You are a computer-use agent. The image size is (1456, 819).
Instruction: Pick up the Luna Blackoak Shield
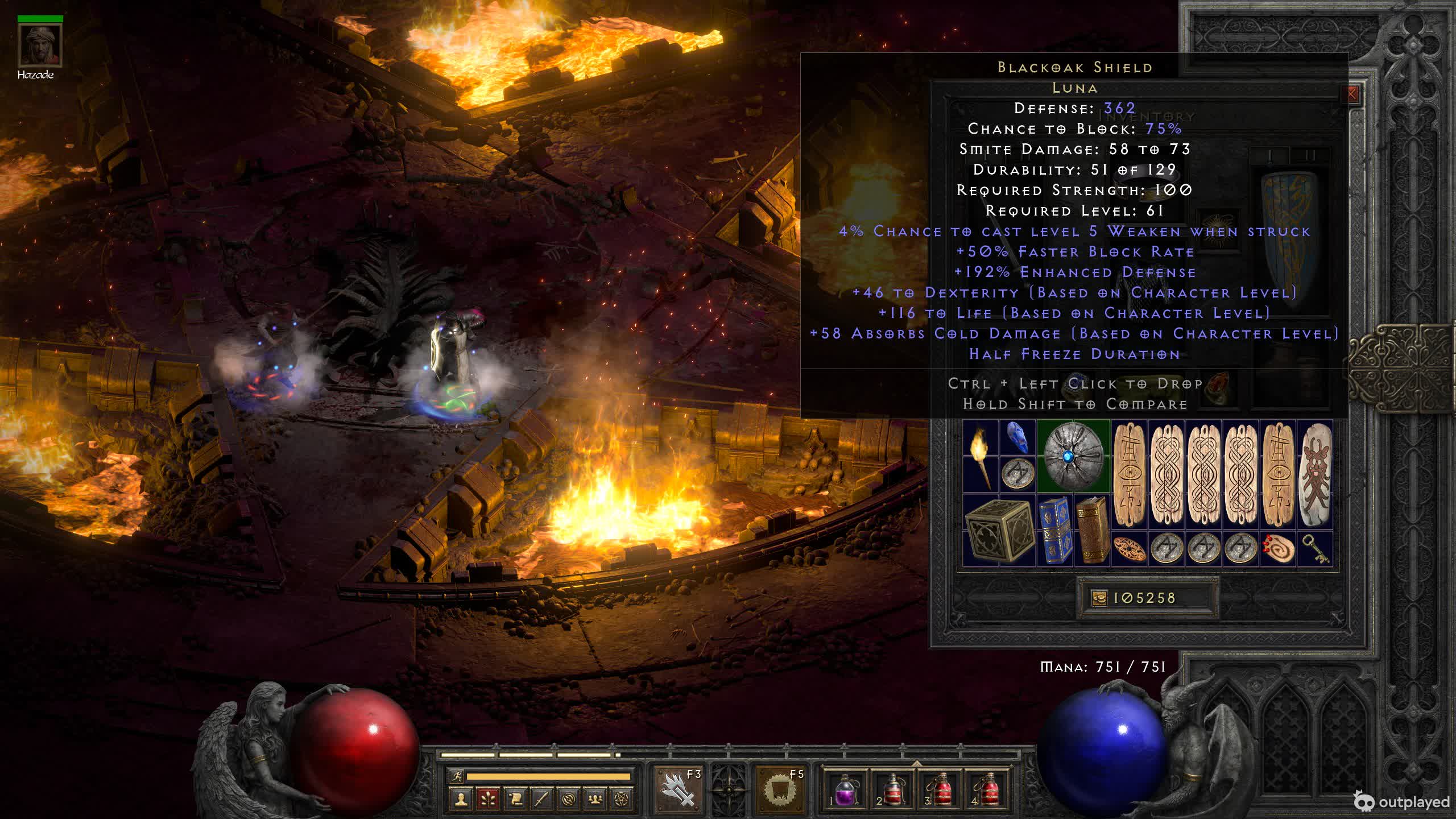1073,456
